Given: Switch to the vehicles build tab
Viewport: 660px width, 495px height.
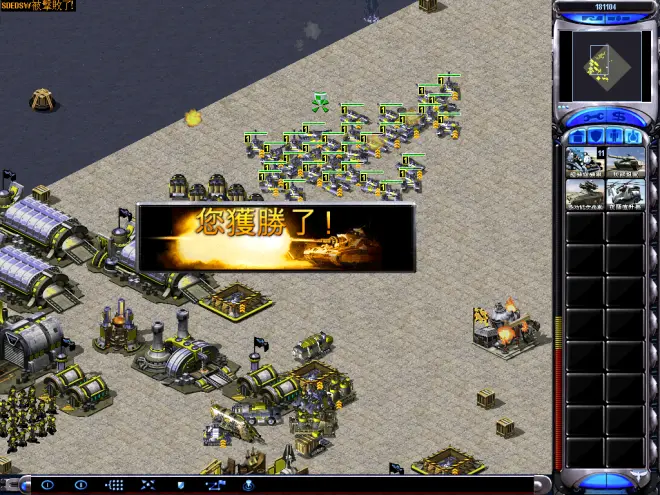Looking at the screenshot, I should click(x=632, y=136).
